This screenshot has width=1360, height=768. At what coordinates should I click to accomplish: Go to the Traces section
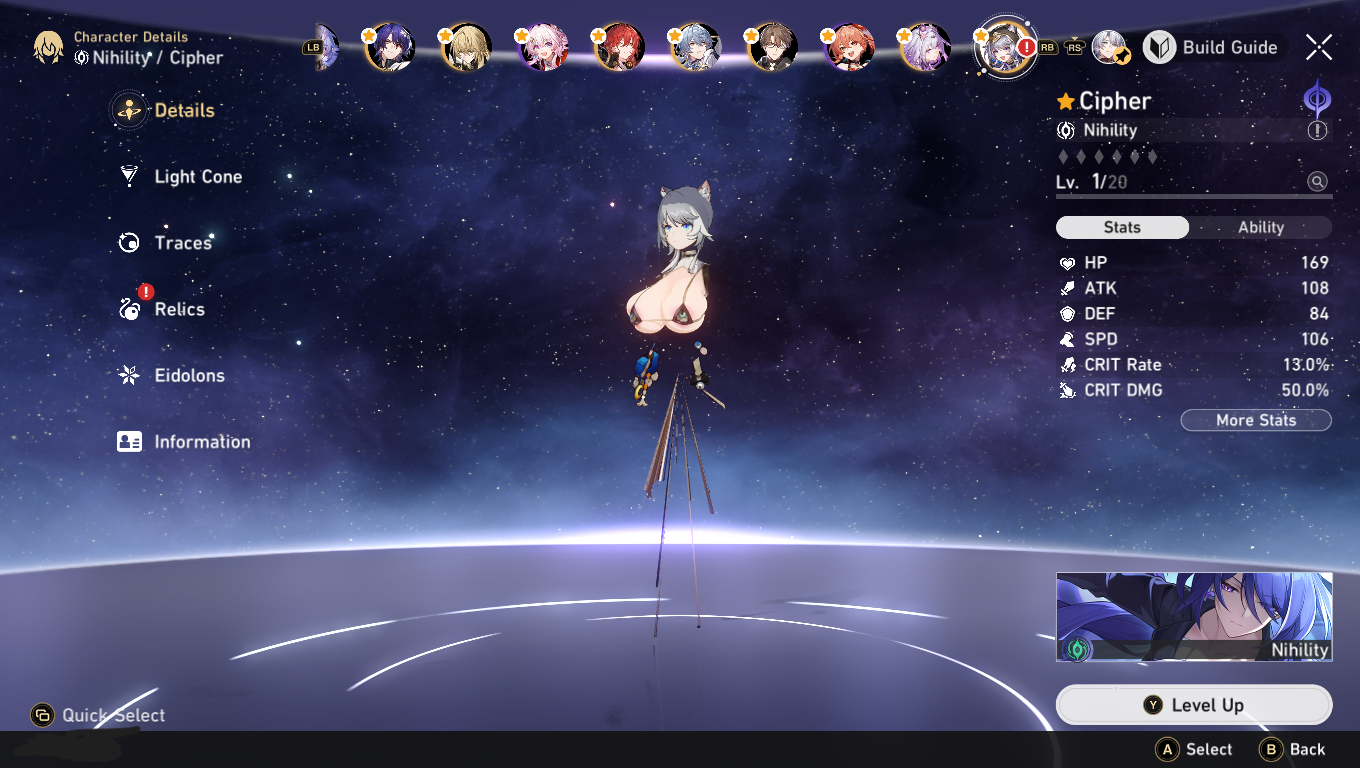coord(182,243)
